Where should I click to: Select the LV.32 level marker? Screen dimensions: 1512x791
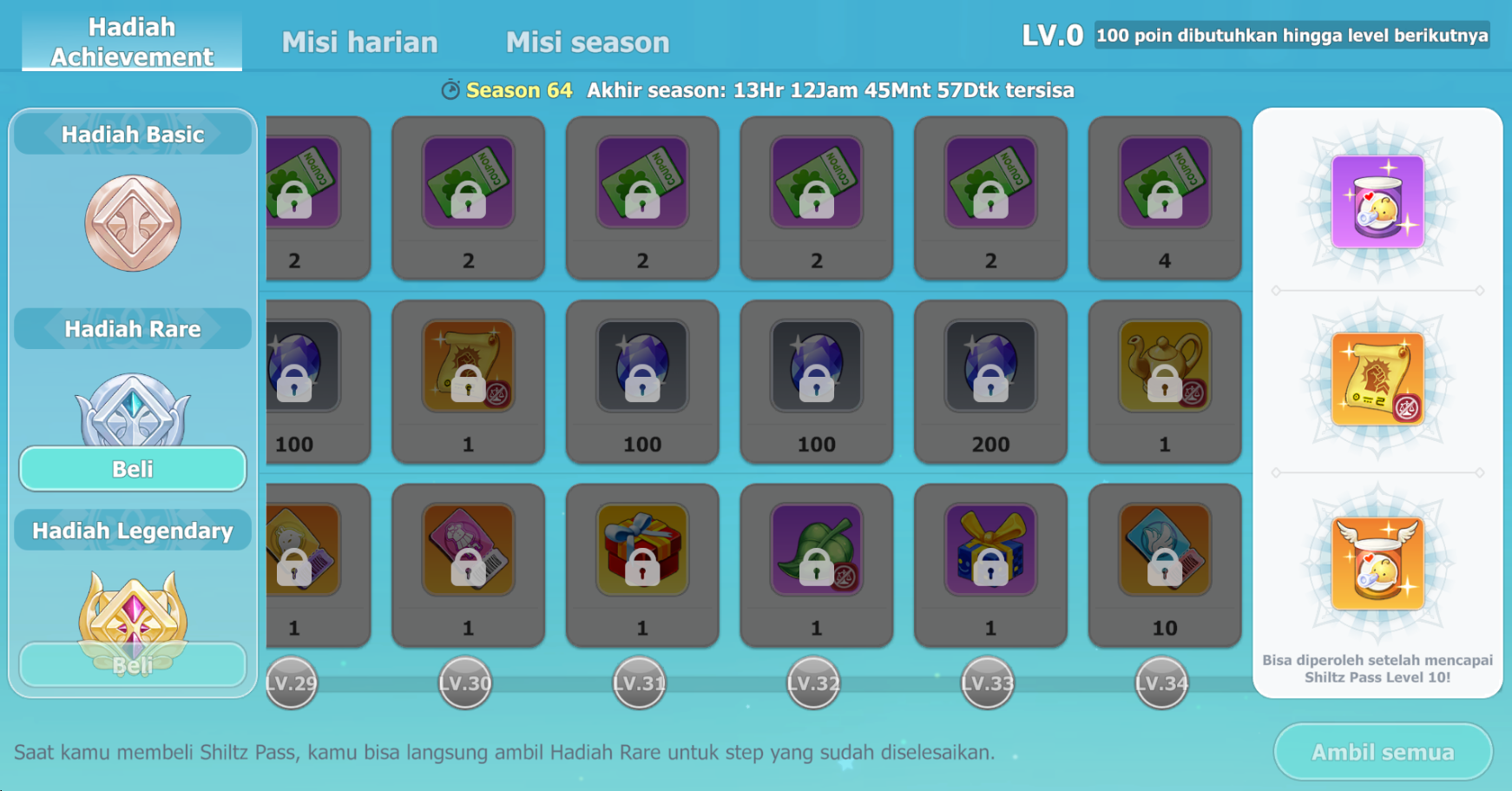tap(813, 683)
